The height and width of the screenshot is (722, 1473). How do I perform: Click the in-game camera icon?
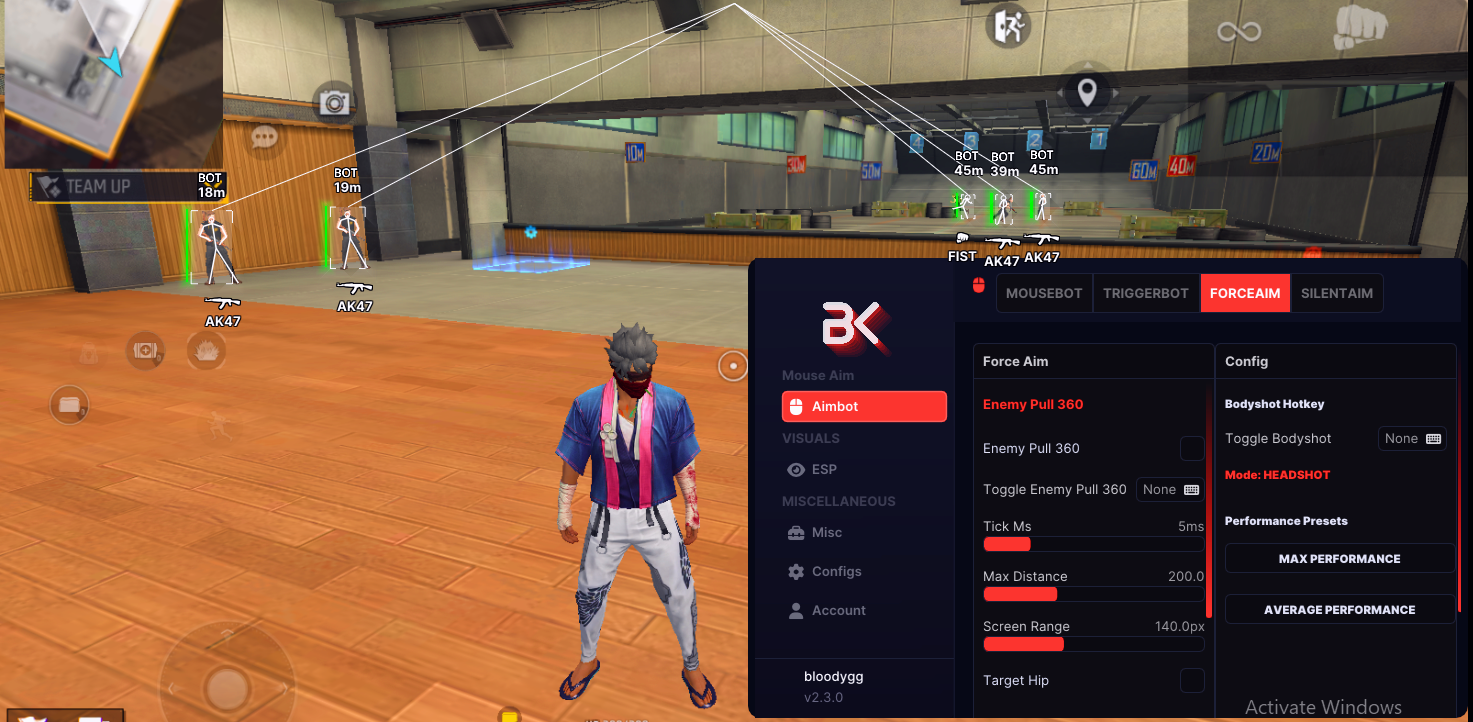(x=332, y=102)
